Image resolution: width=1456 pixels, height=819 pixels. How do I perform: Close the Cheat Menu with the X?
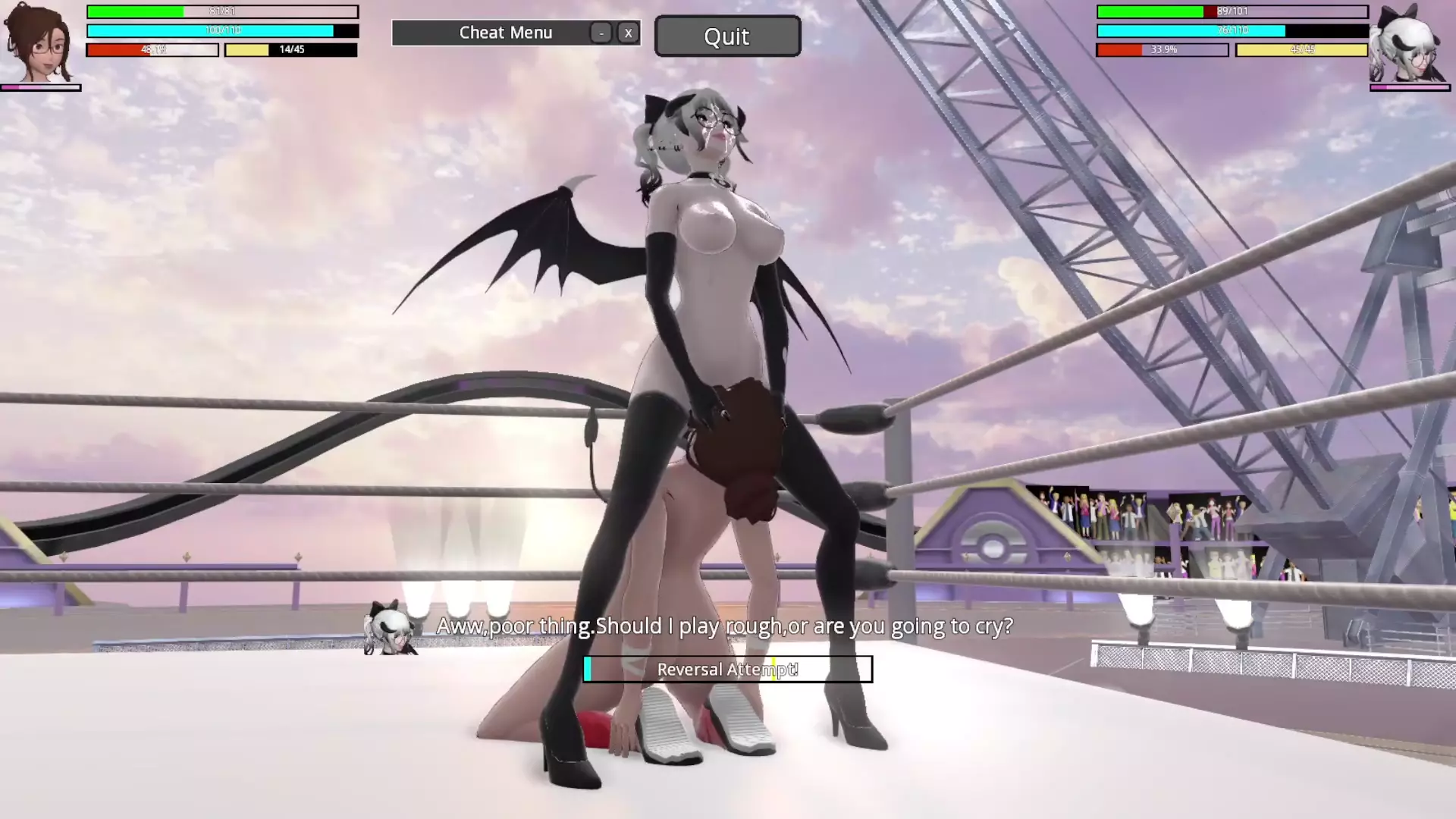(628, 33)
